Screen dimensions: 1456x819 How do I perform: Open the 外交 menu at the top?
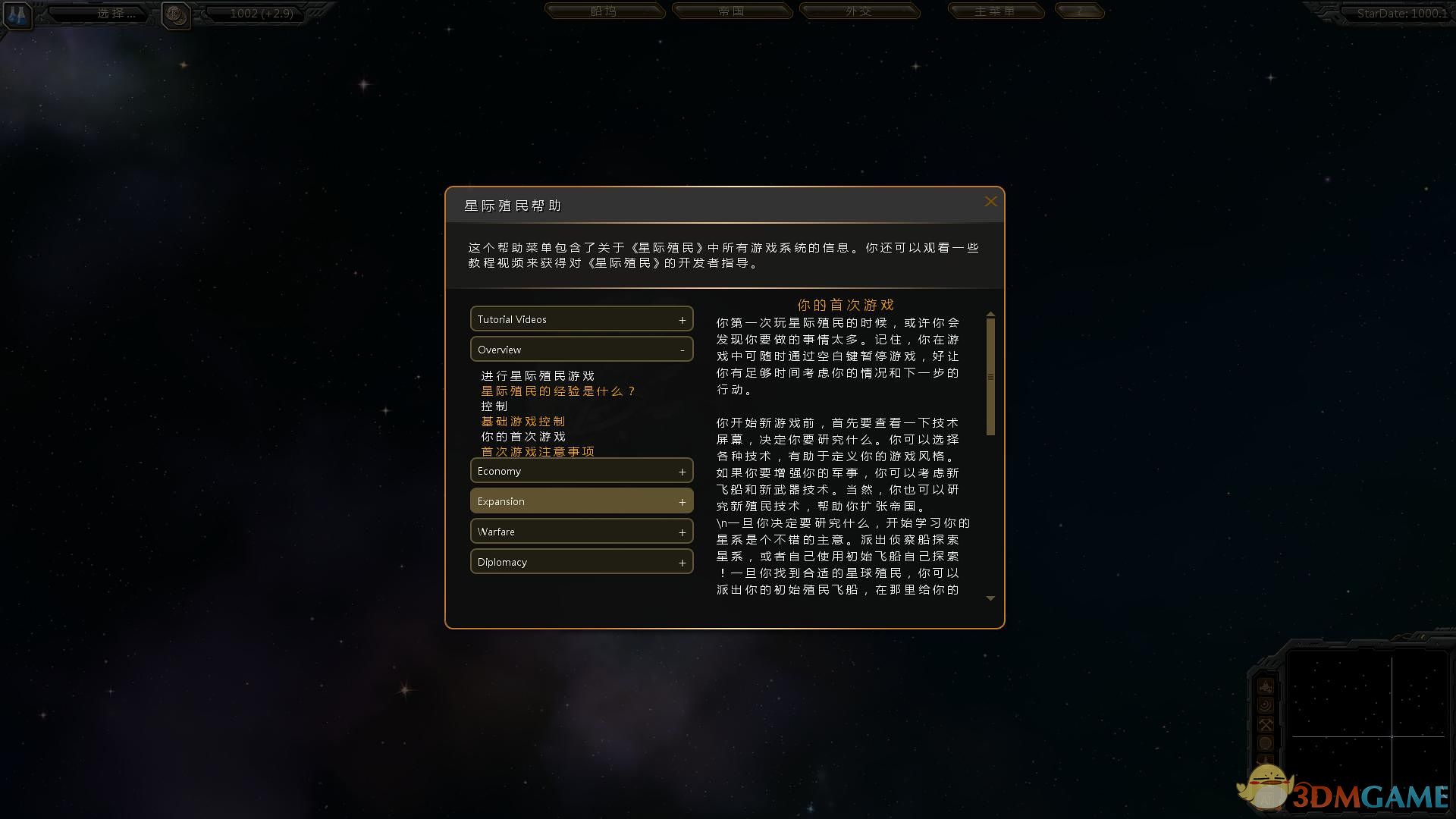[860, 11]
